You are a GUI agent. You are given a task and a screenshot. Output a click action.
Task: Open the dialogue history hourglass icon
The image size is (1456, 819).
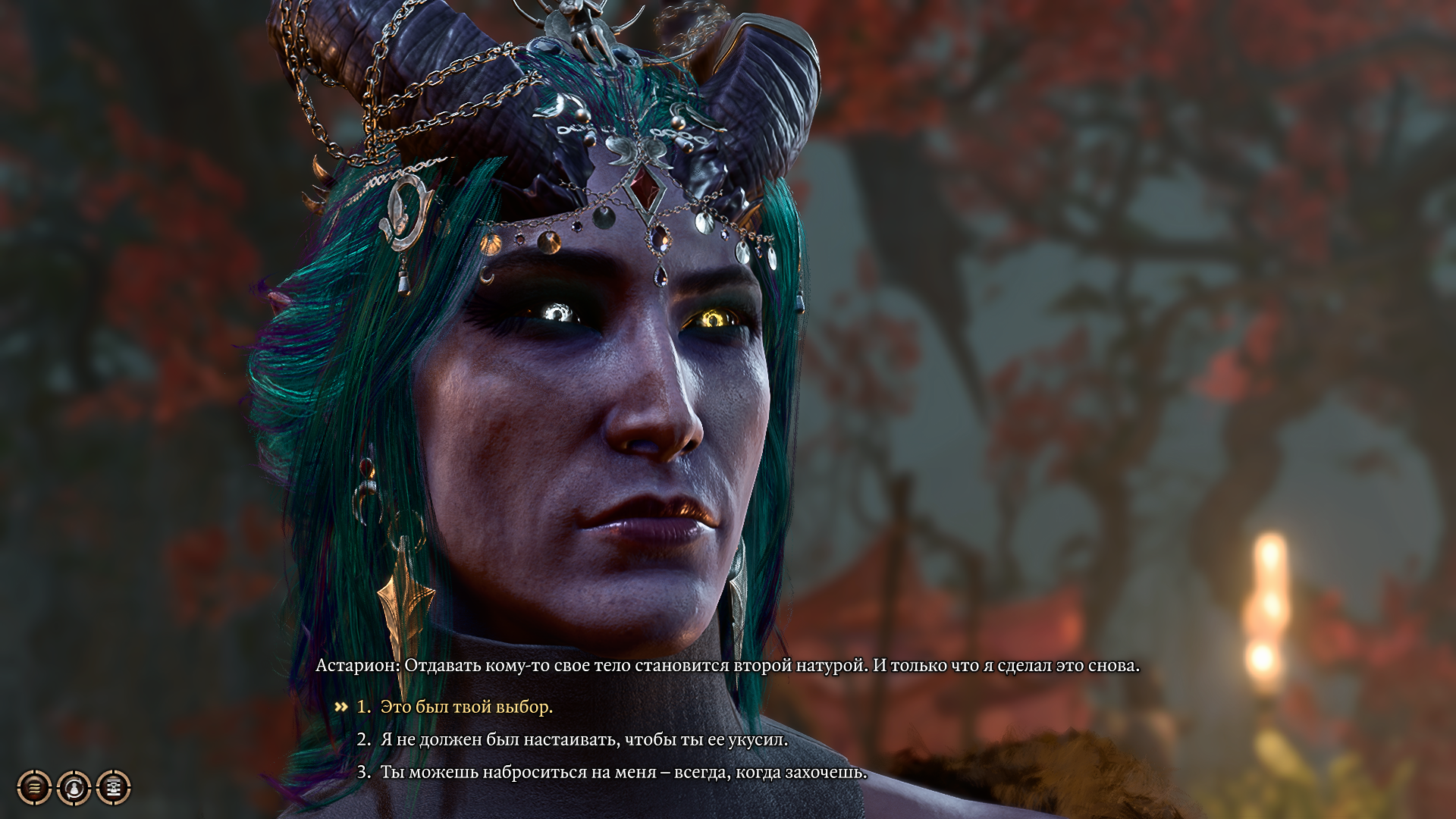coord(114,788)
